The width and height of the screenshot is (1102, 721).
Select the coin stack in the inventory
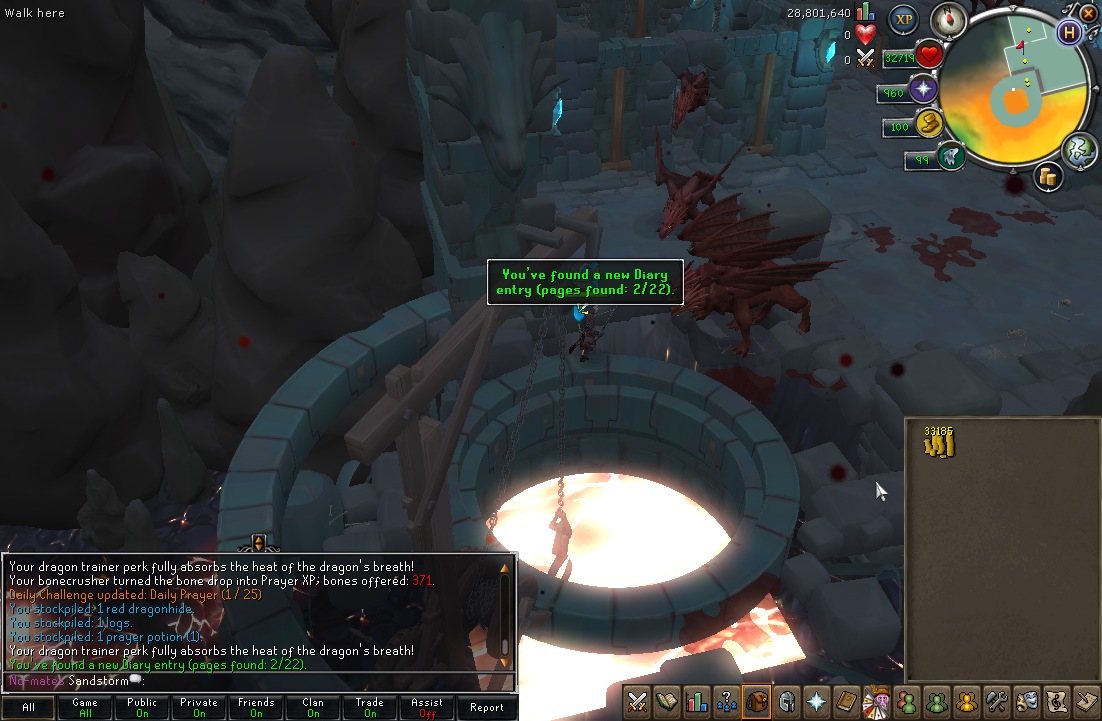click(x=939, y=442)
